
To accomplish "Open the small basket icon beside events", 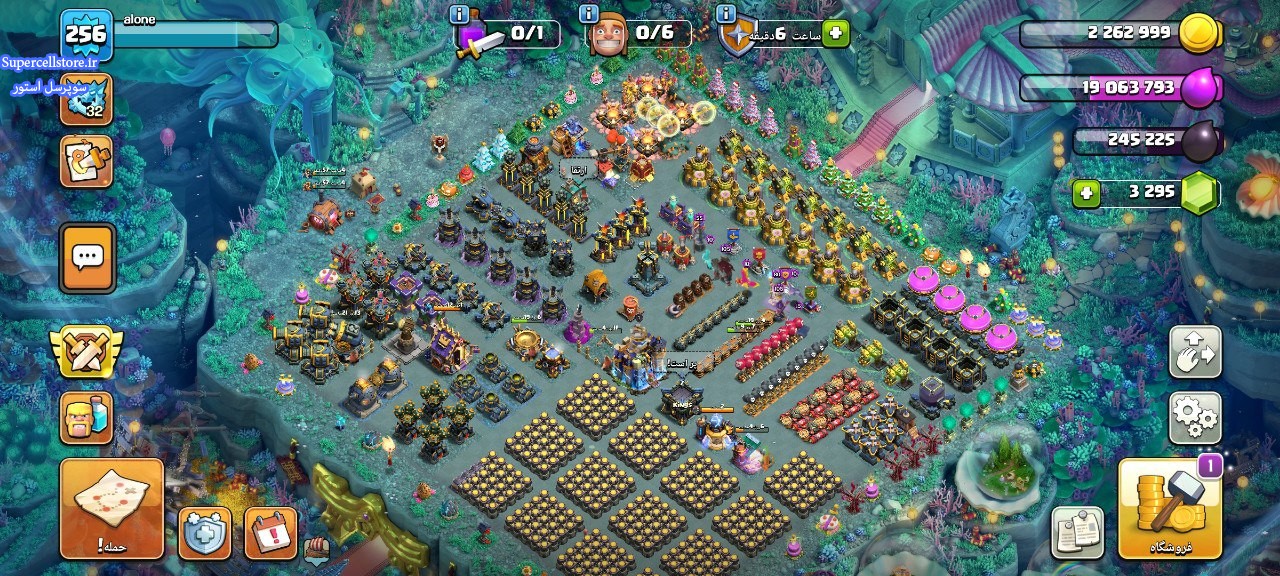I will (x=316, y=548).
